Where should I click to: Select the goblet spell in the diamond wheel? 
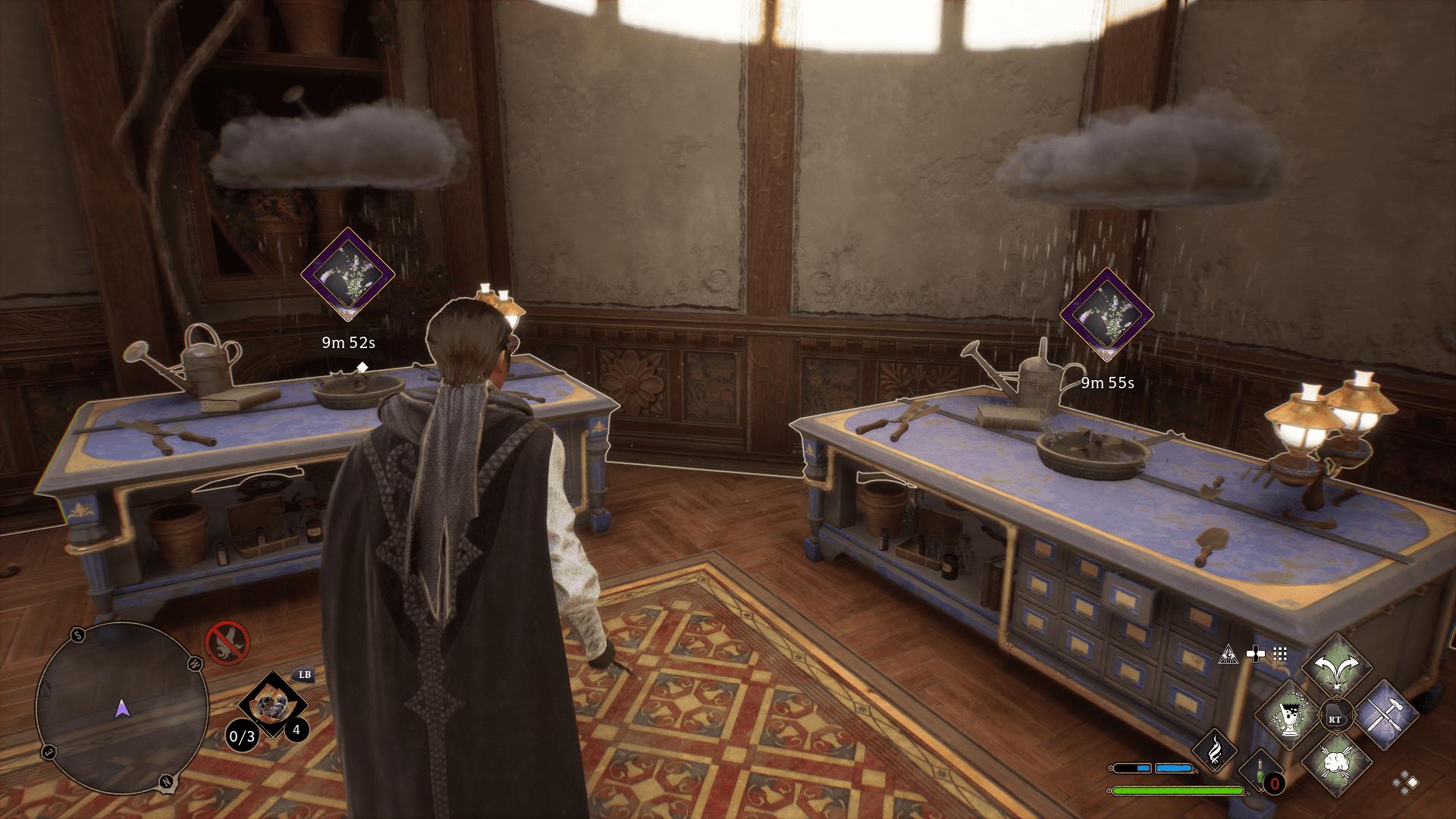coord(1288,716)
